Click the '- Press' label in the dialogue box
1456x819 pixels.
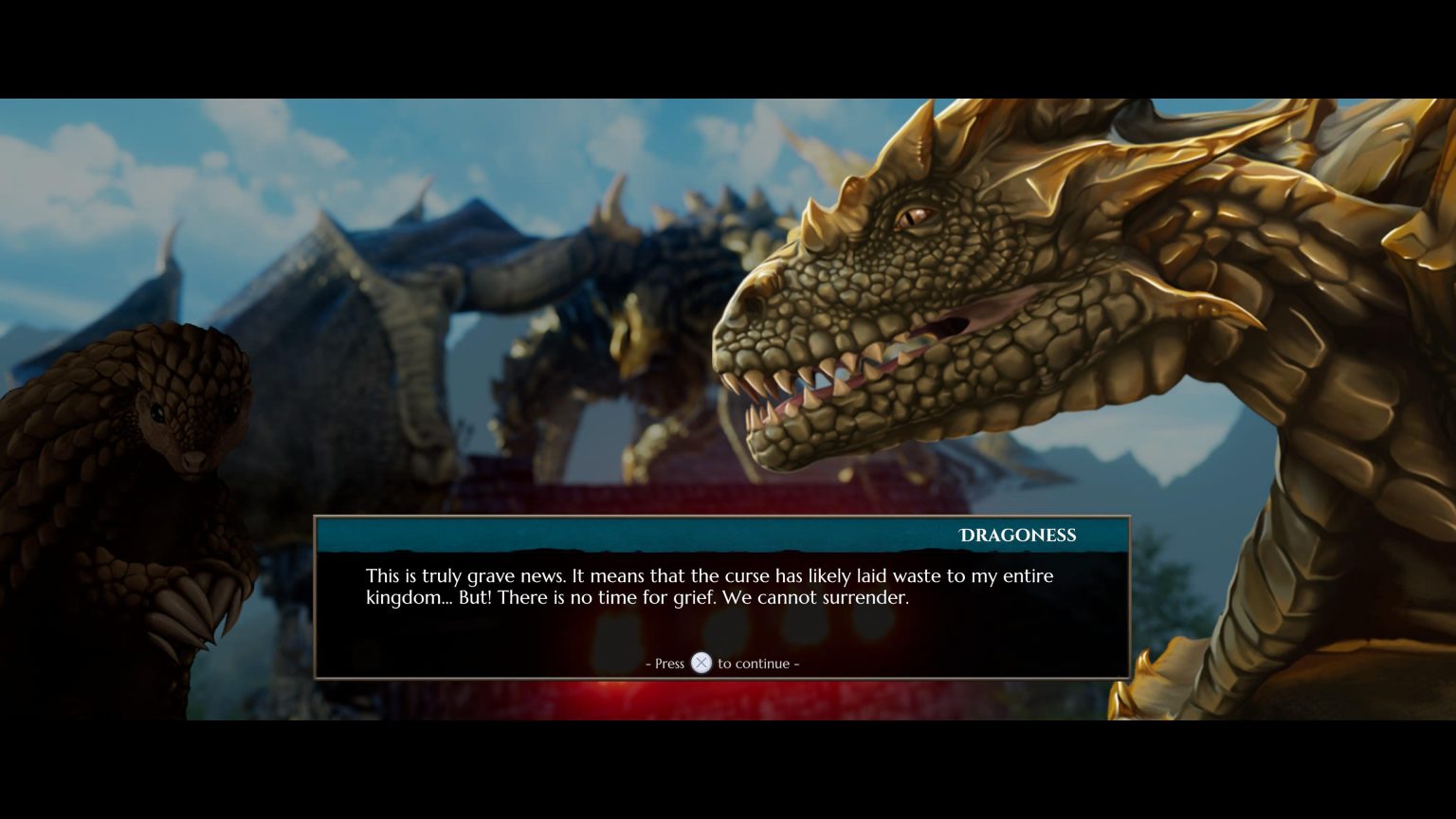point(665,664)
